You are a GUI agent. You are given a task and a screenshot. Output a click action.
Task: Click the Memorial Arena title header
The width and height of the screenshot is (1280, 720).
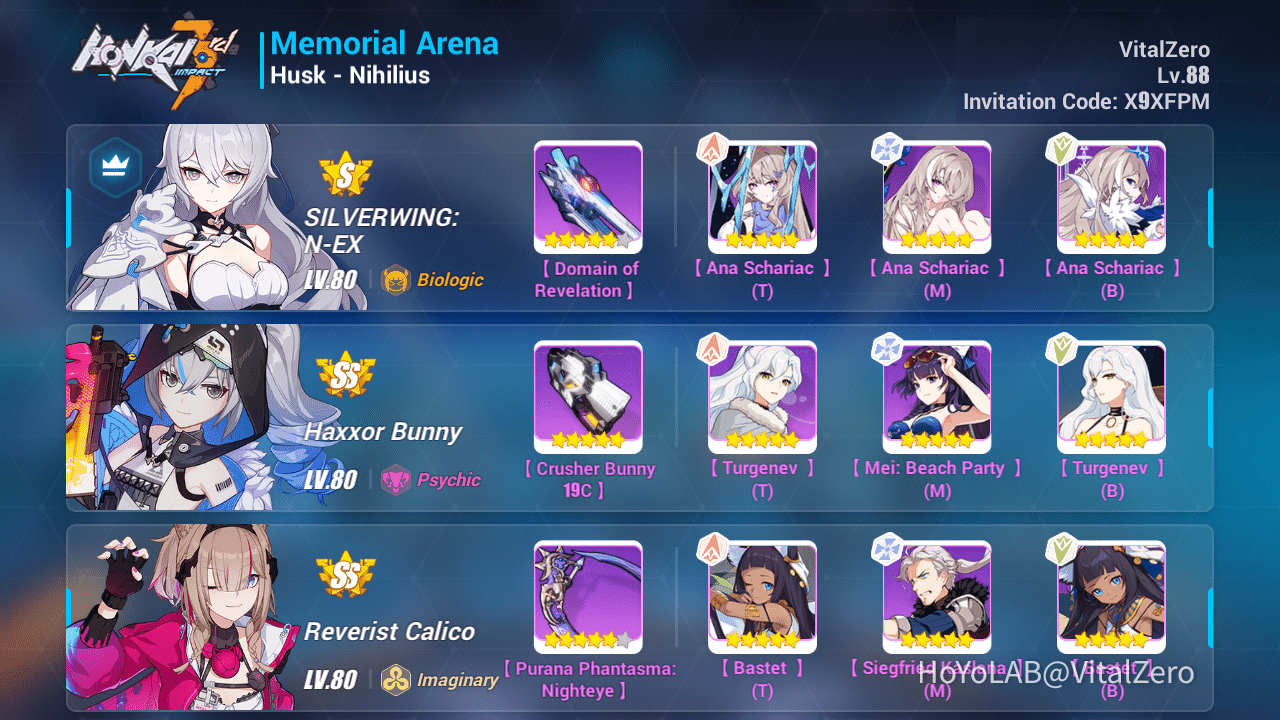(385, 43)
